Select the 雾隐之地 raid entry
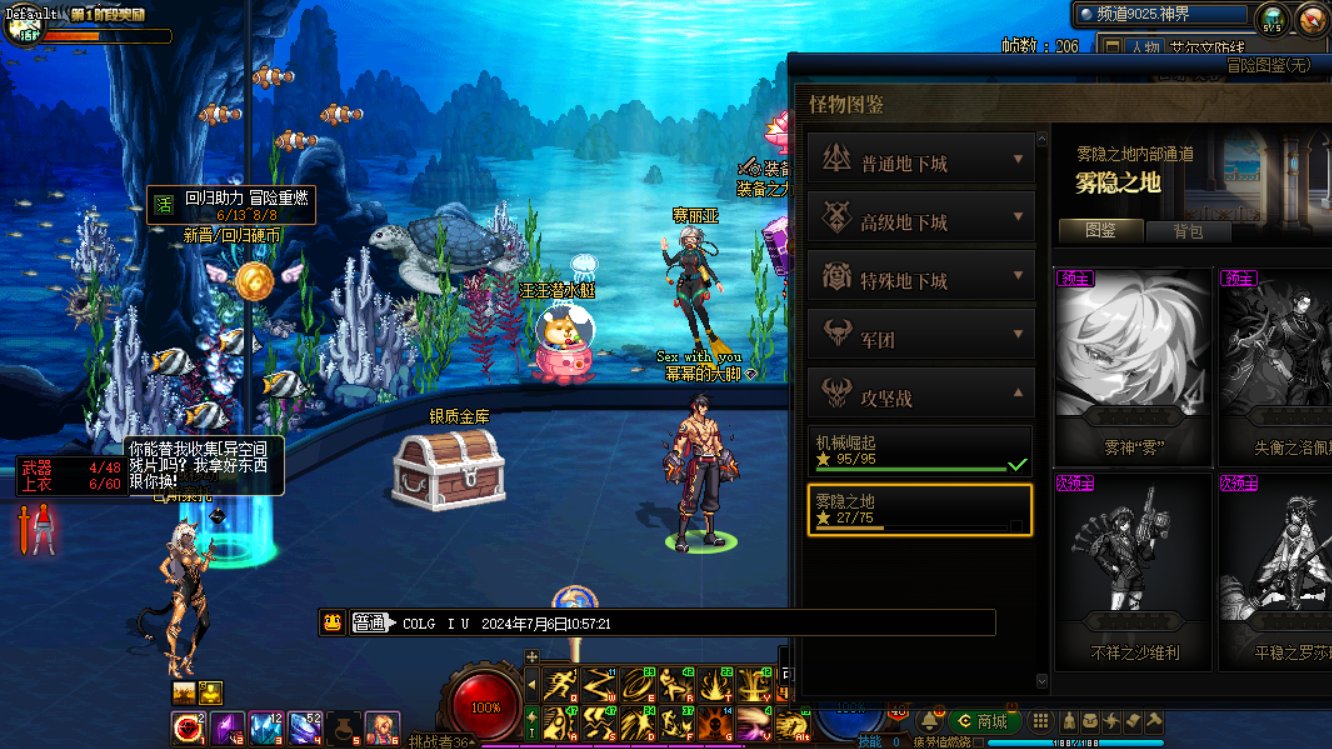1332x749 pixels. 919,510
